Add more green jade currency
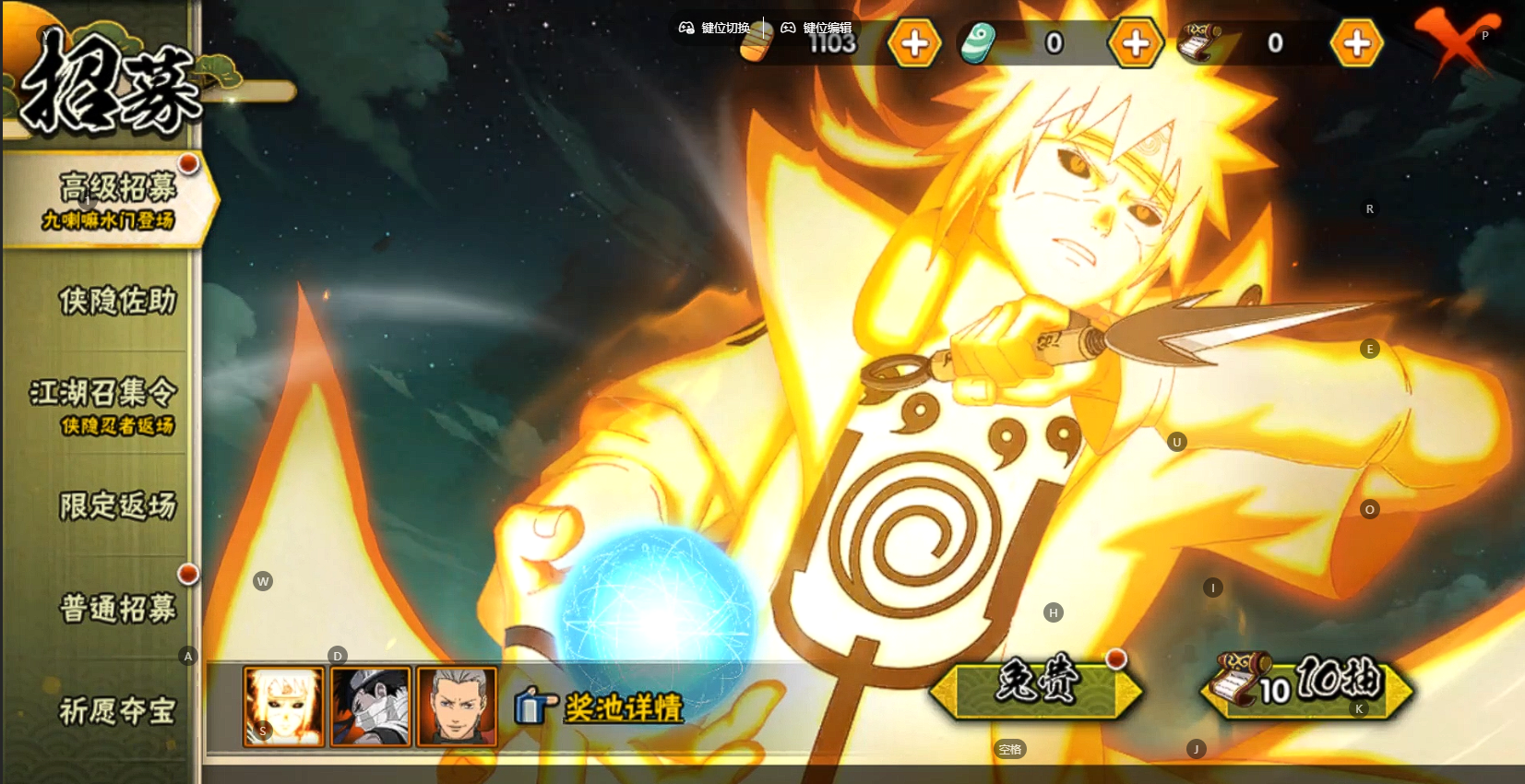The image size is (1525, 784). coord(1136,43)
